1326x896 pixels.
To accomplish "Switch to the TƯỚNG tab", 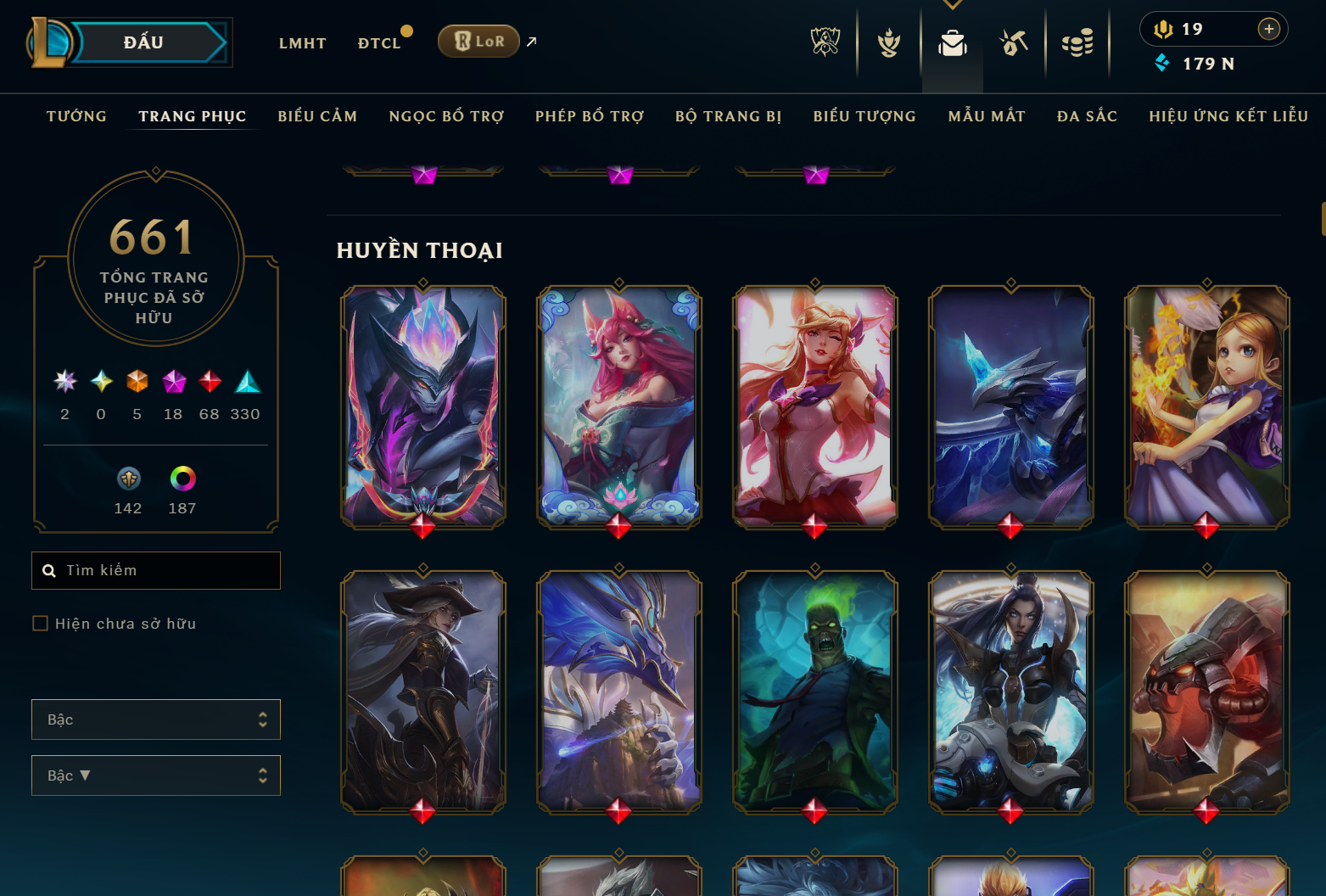I will click(76, 116).
